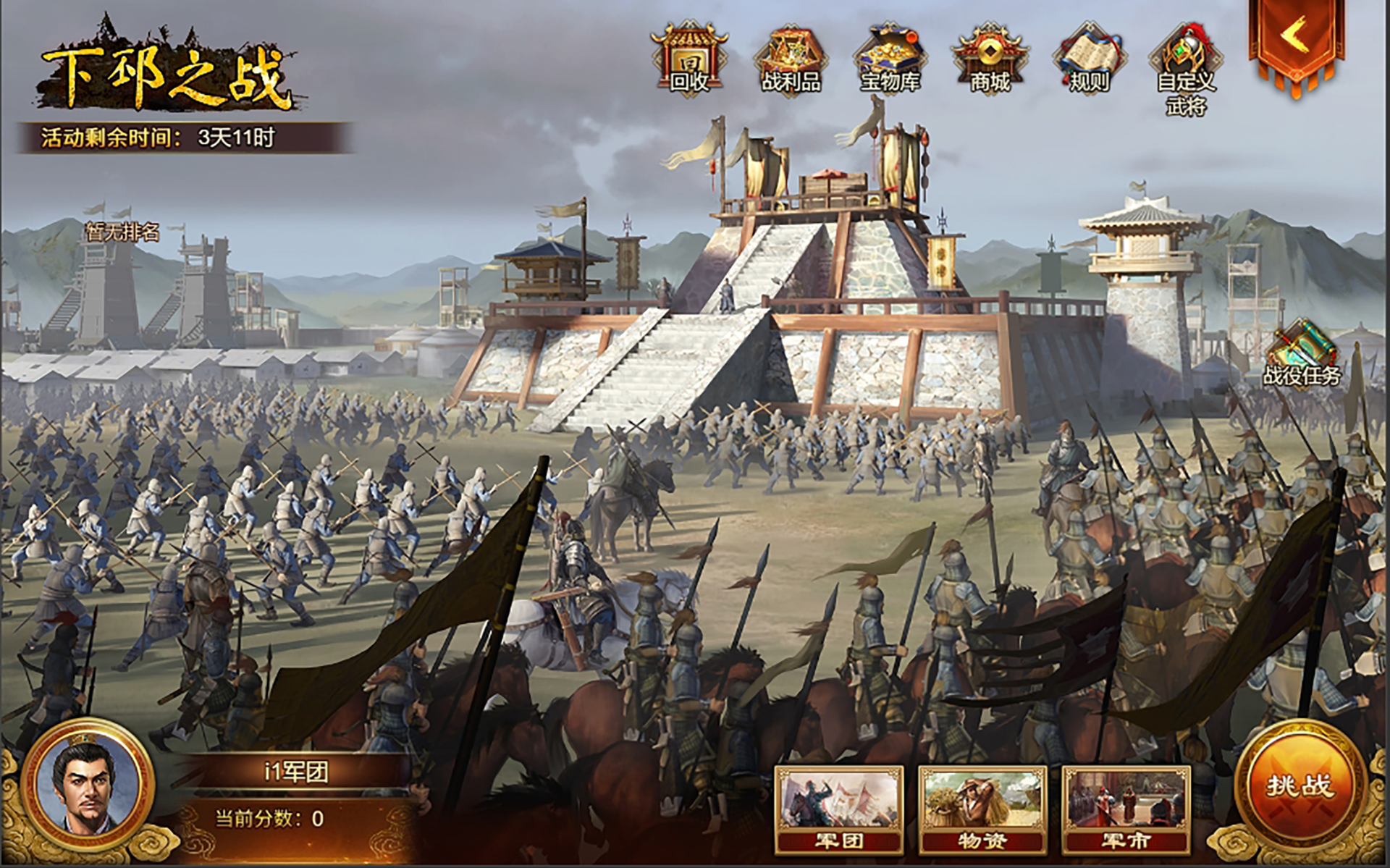Viewport: 1390px width, 868px height.
Task: Start battle with the 挑战 button
Action: coord(1300,786)
